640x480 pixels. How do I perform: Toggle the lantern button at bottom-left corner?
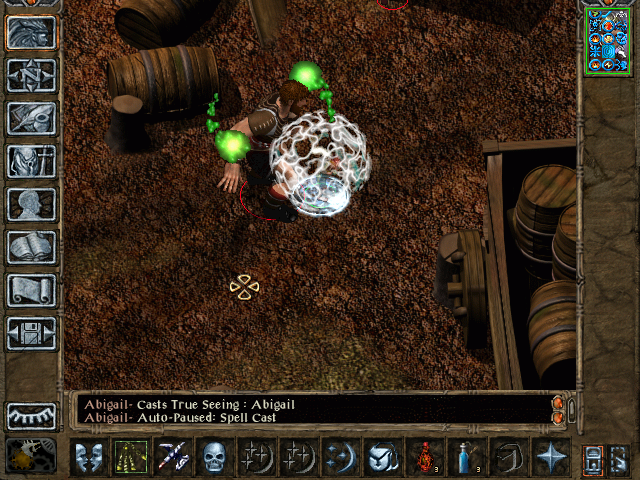pyautogui.click(x=30, y=457)
